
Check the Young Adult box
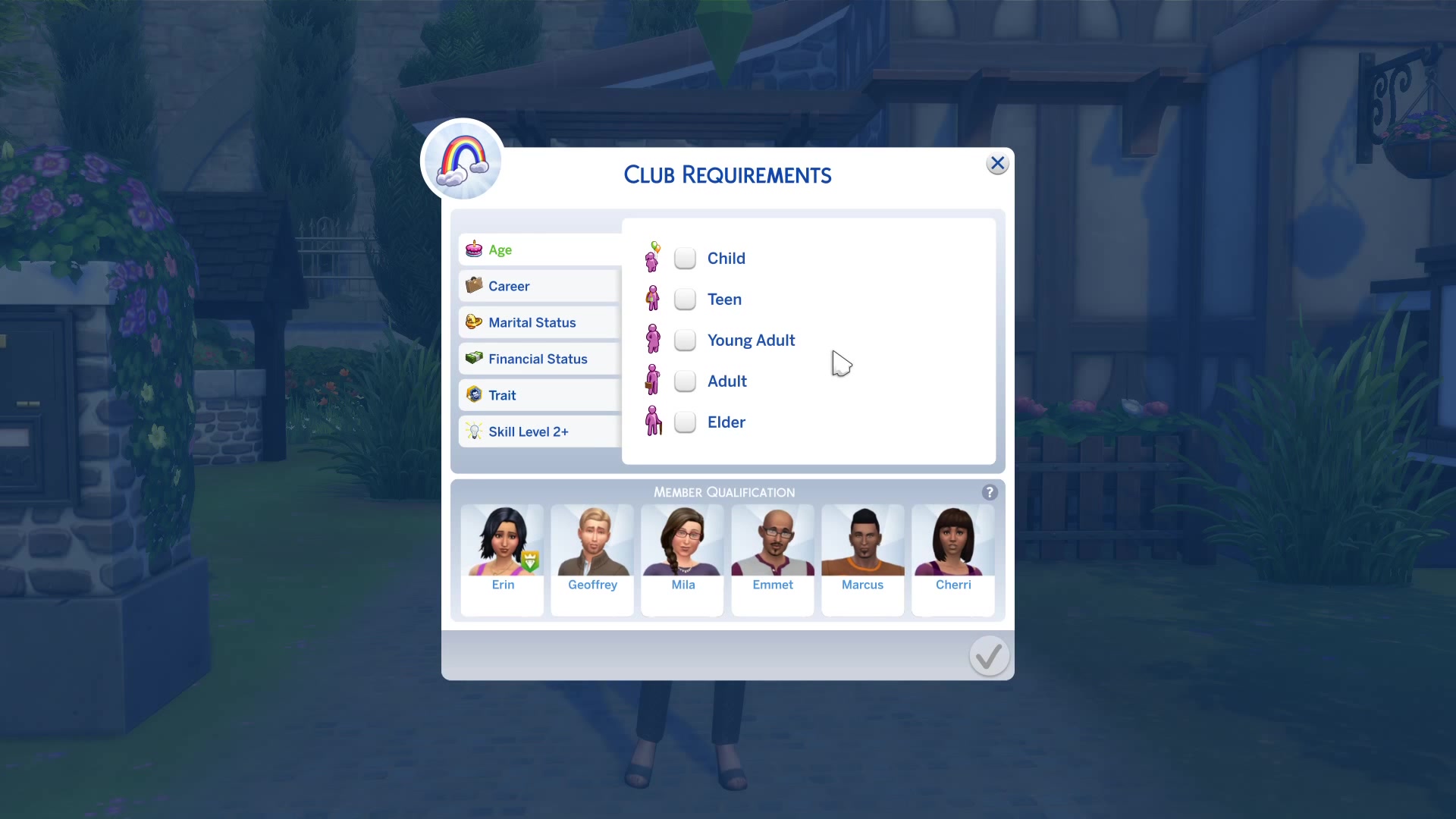pos(685,340)
